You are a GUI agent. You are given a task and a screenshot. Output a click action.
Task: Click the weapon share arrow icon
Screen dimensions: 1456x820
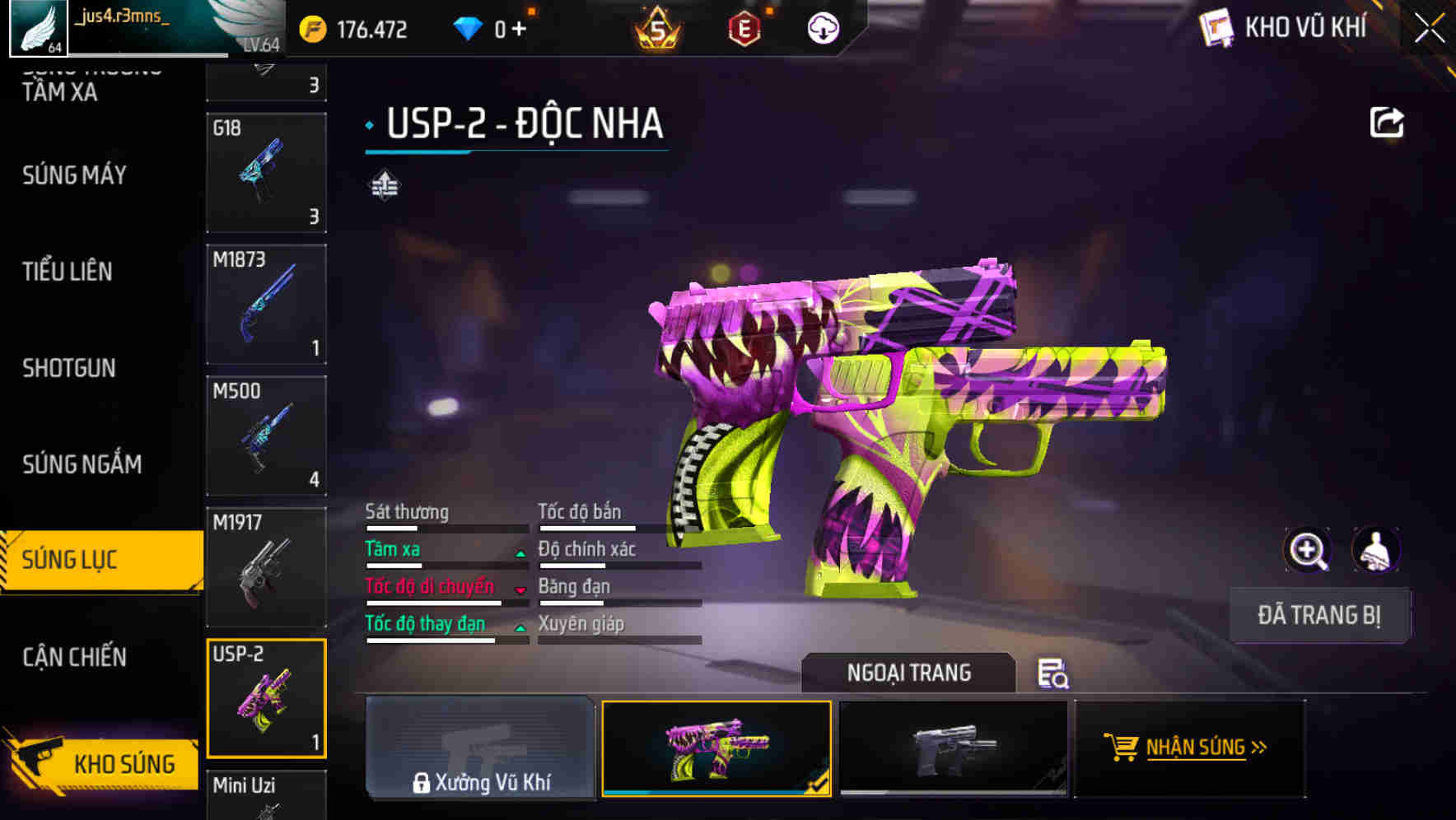click(1388, 122)
